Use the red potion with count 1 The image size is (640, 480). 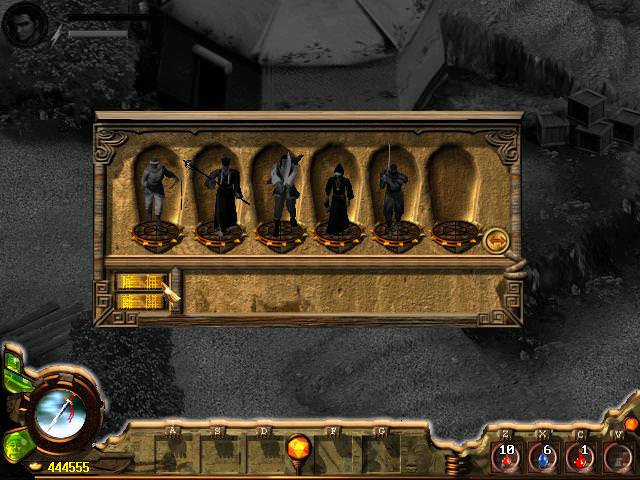coord(581,458)
